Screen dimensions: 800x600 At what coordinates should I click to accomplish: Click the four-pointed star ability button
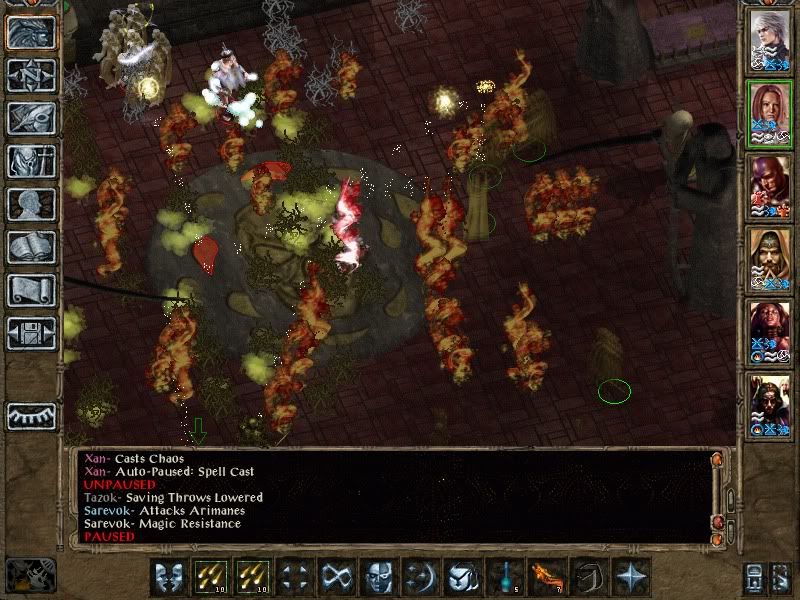point(632,578)
